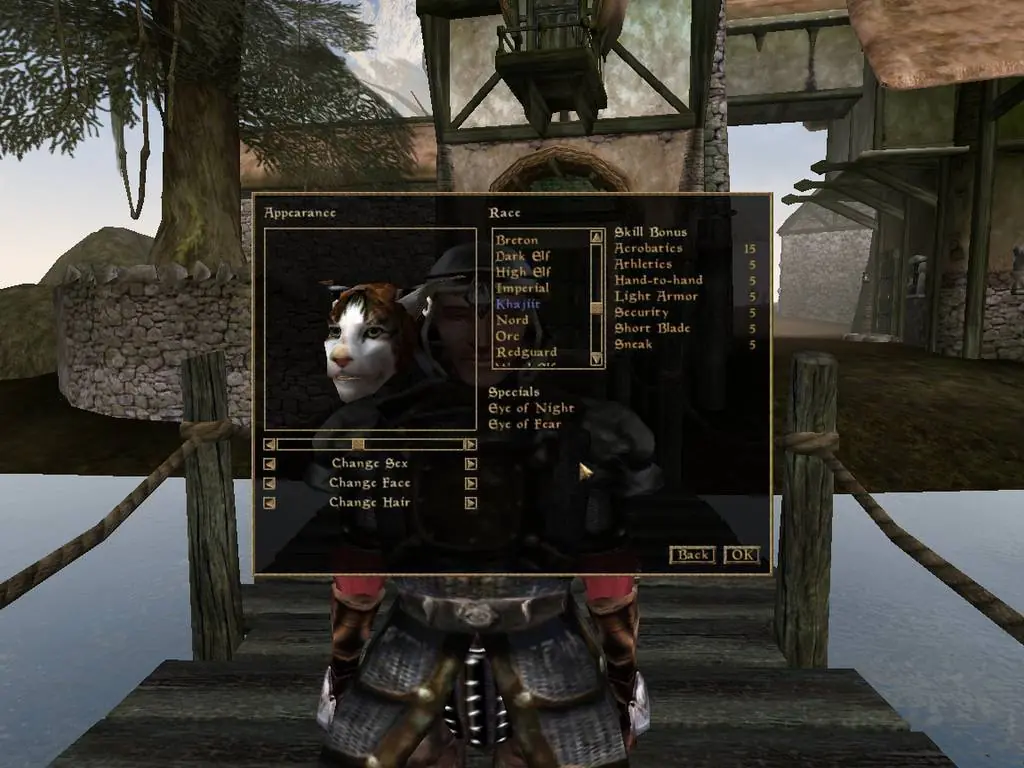This screenshot has width=1024, height=768.
Task: Click the left arrow beside Change Face
Action: coord(269,483)
